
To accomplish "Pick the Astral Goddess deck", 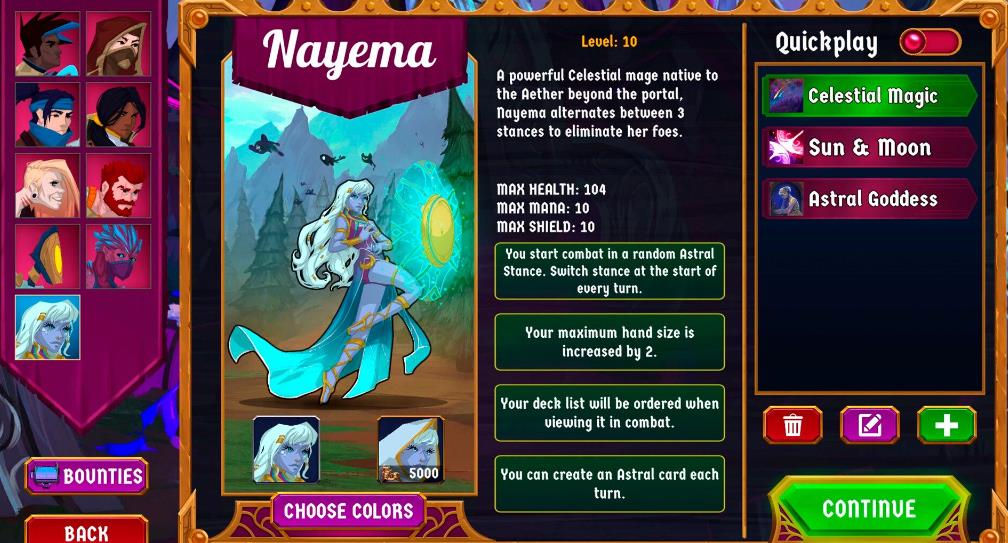I will (x=868, y=199).
